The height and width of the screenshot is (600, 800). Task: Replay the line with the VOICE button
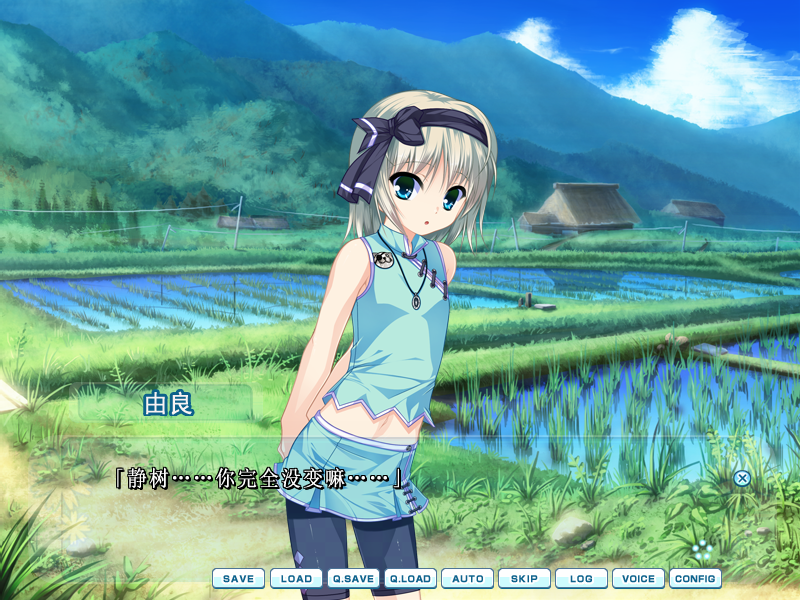(x=638, y=578)
